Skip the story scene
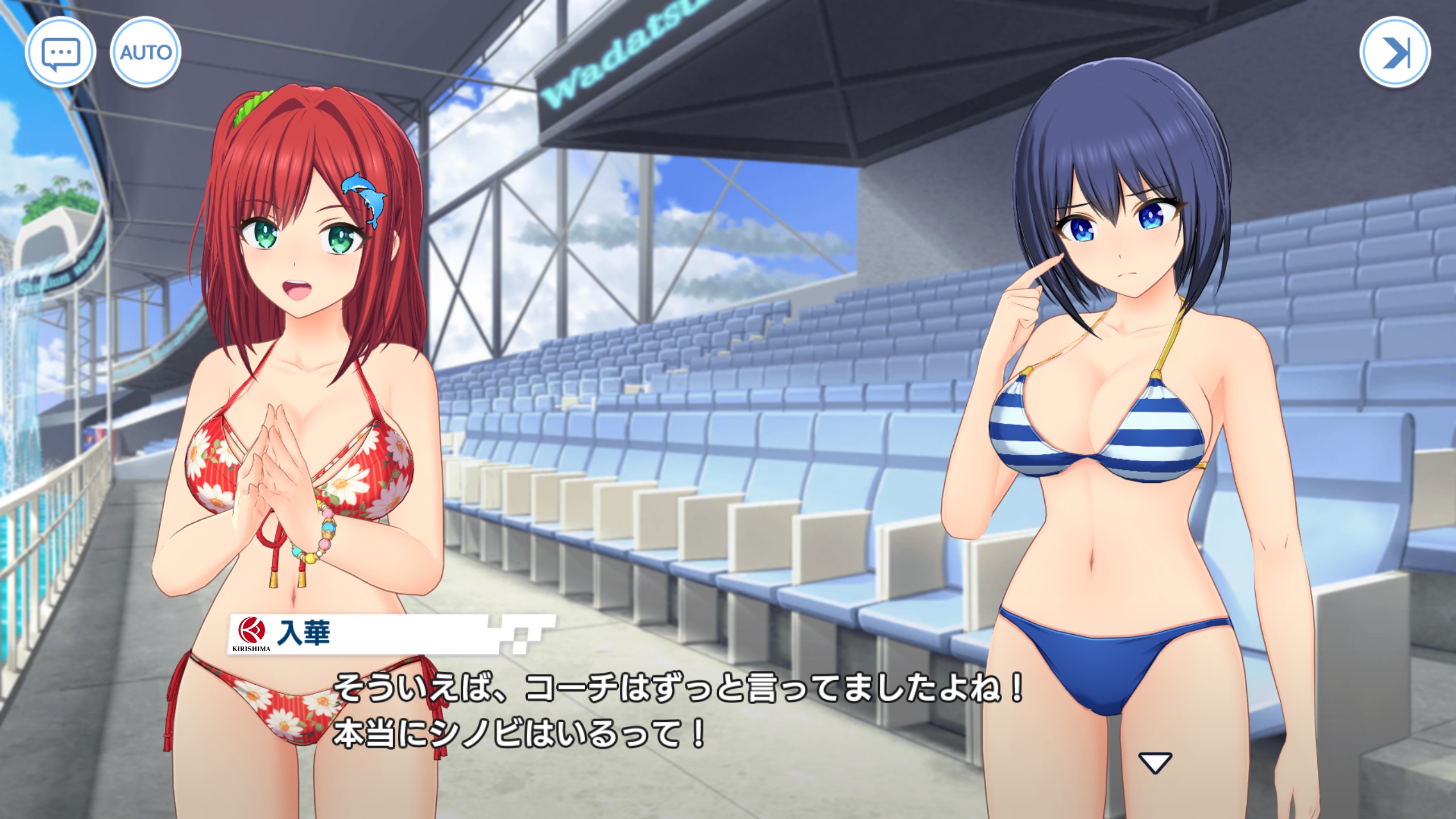This screenshot has width=1456, height=819. (1395, 52)
